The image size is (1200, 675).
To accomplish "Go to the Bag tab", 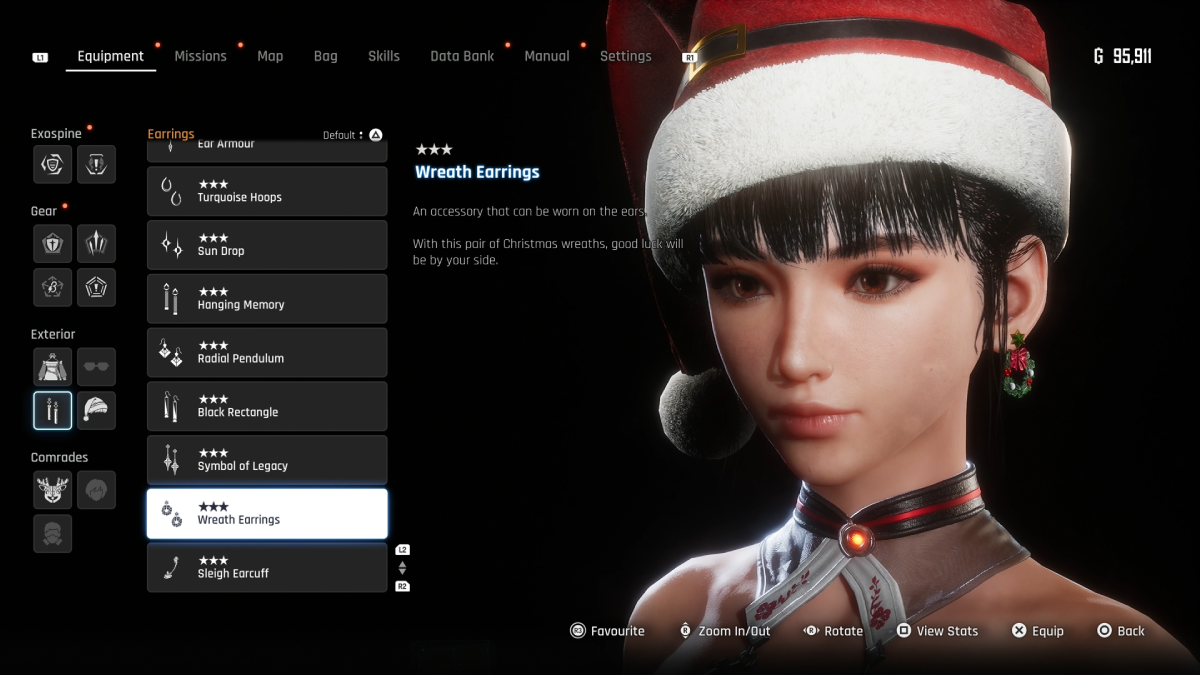I will tap(326, 56).
